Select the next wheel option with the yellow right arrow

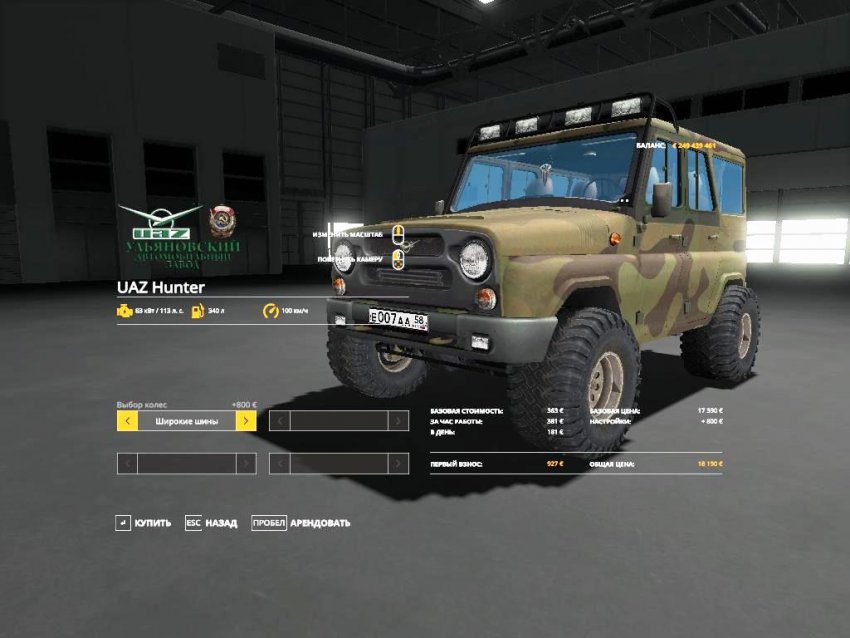[x=246, y=421]
